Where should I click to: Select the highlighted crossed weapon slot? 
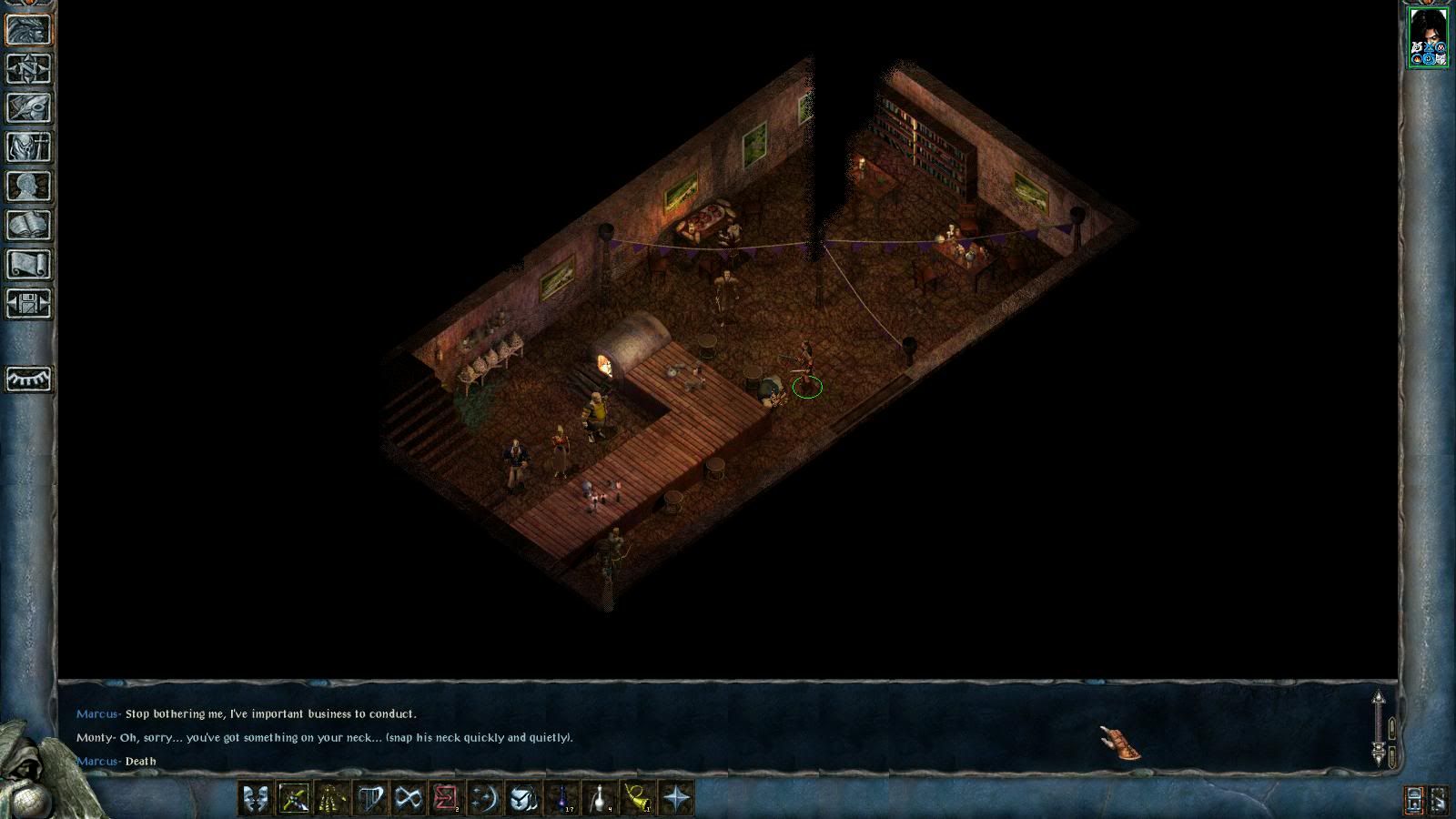(294, 798)
